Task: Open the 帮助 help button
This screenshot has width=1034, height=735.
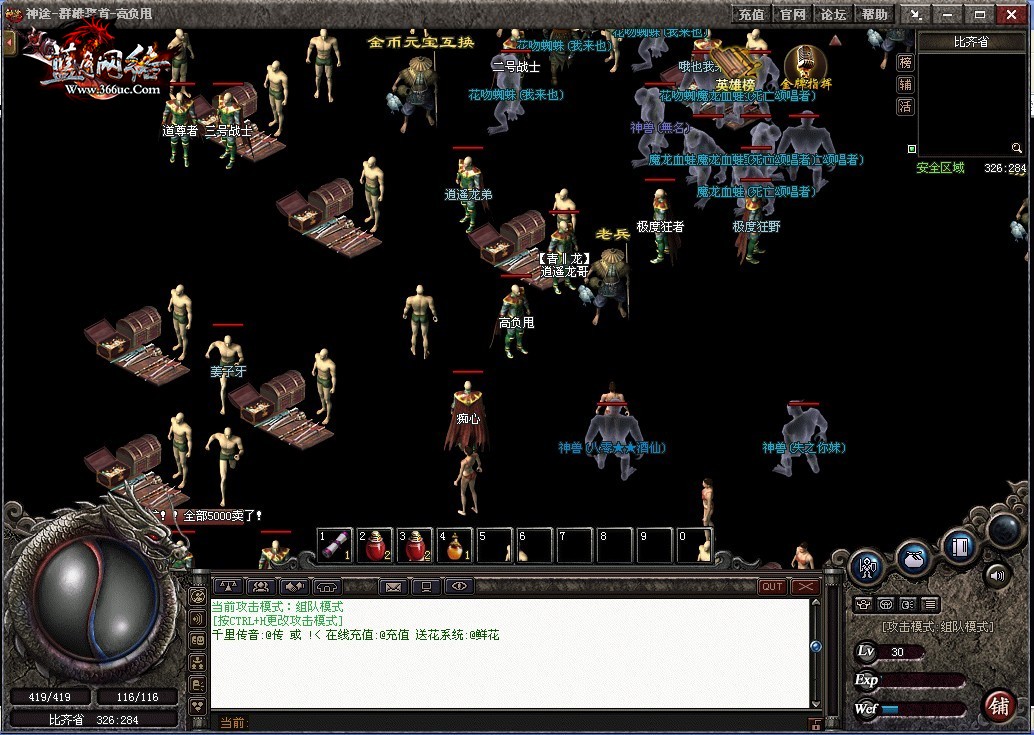Action: click(x=874, y=15)
